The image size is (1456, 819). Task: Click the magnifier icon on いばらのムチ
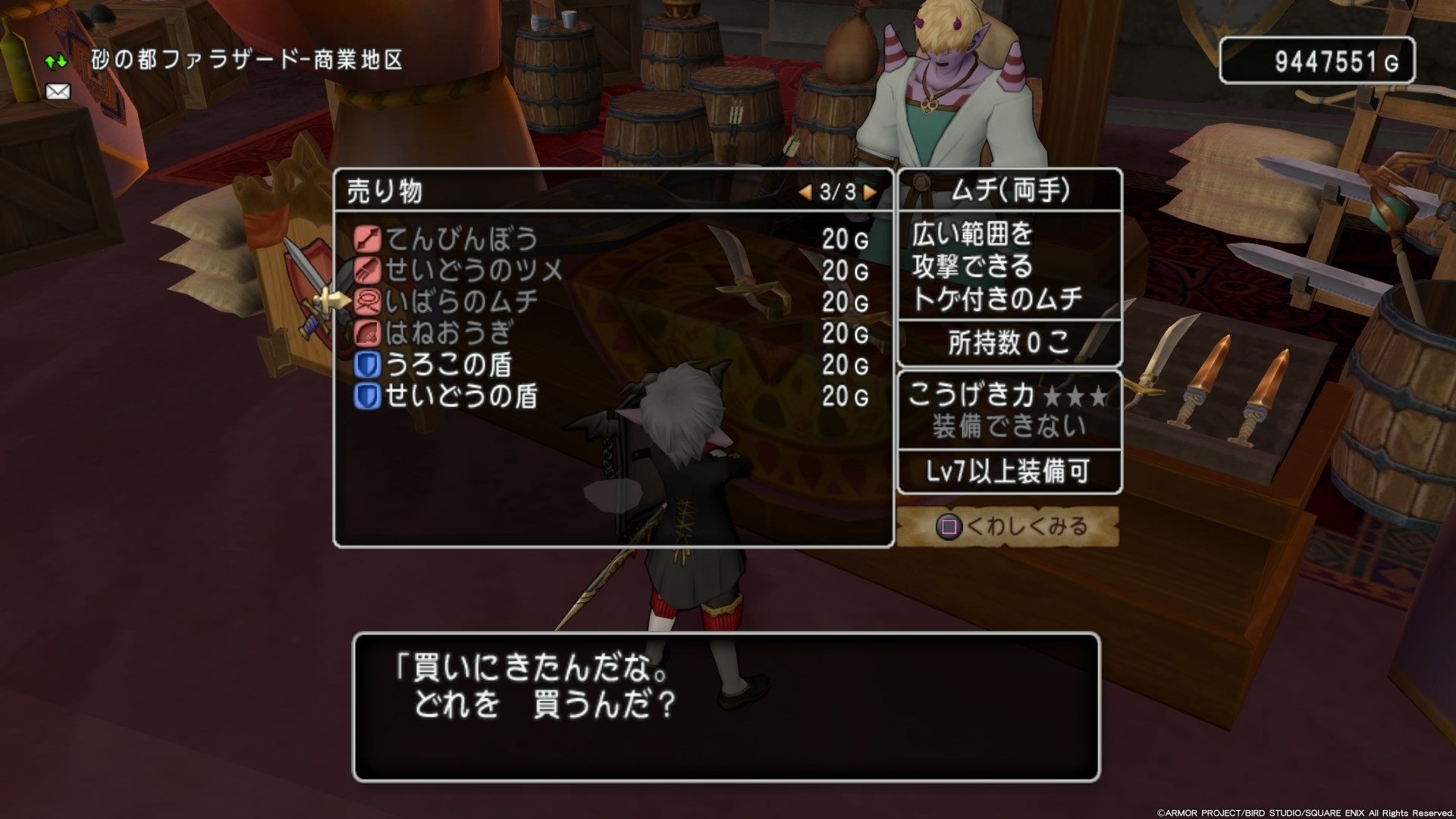point(368,301)
